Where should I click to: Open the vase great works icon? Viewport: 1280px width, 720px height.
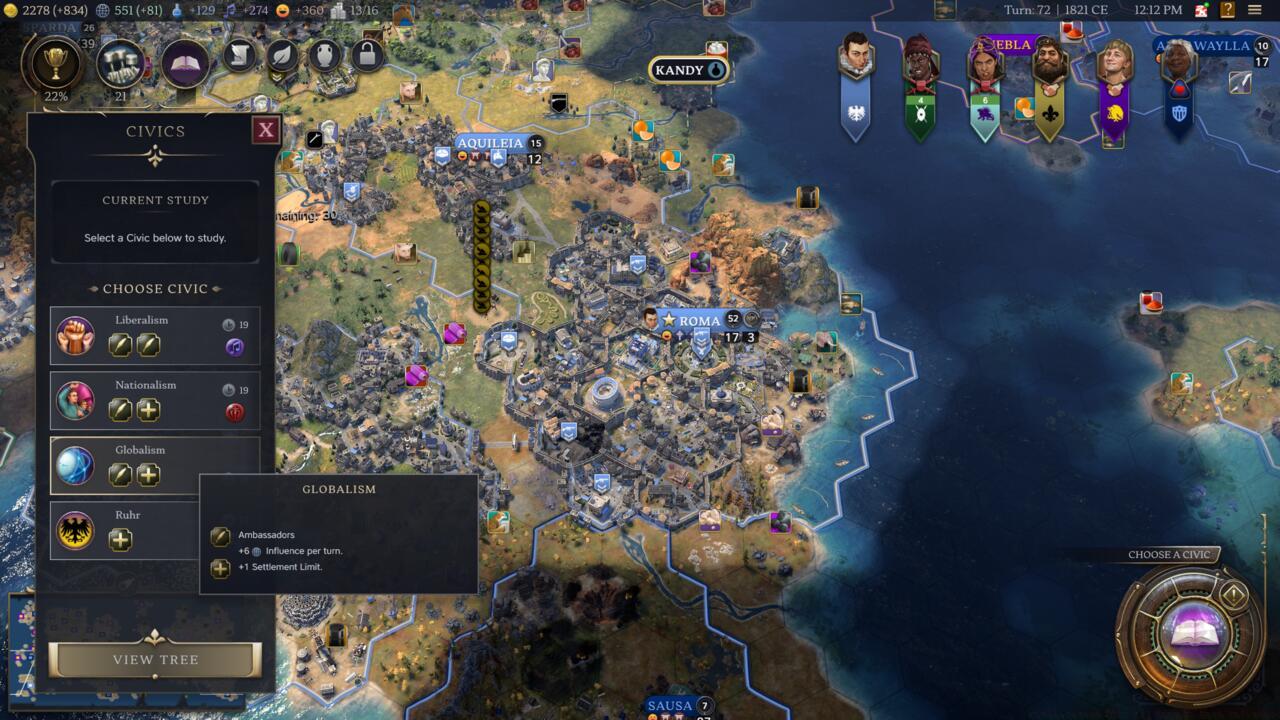pyautogui.click(x=325, y=54)
